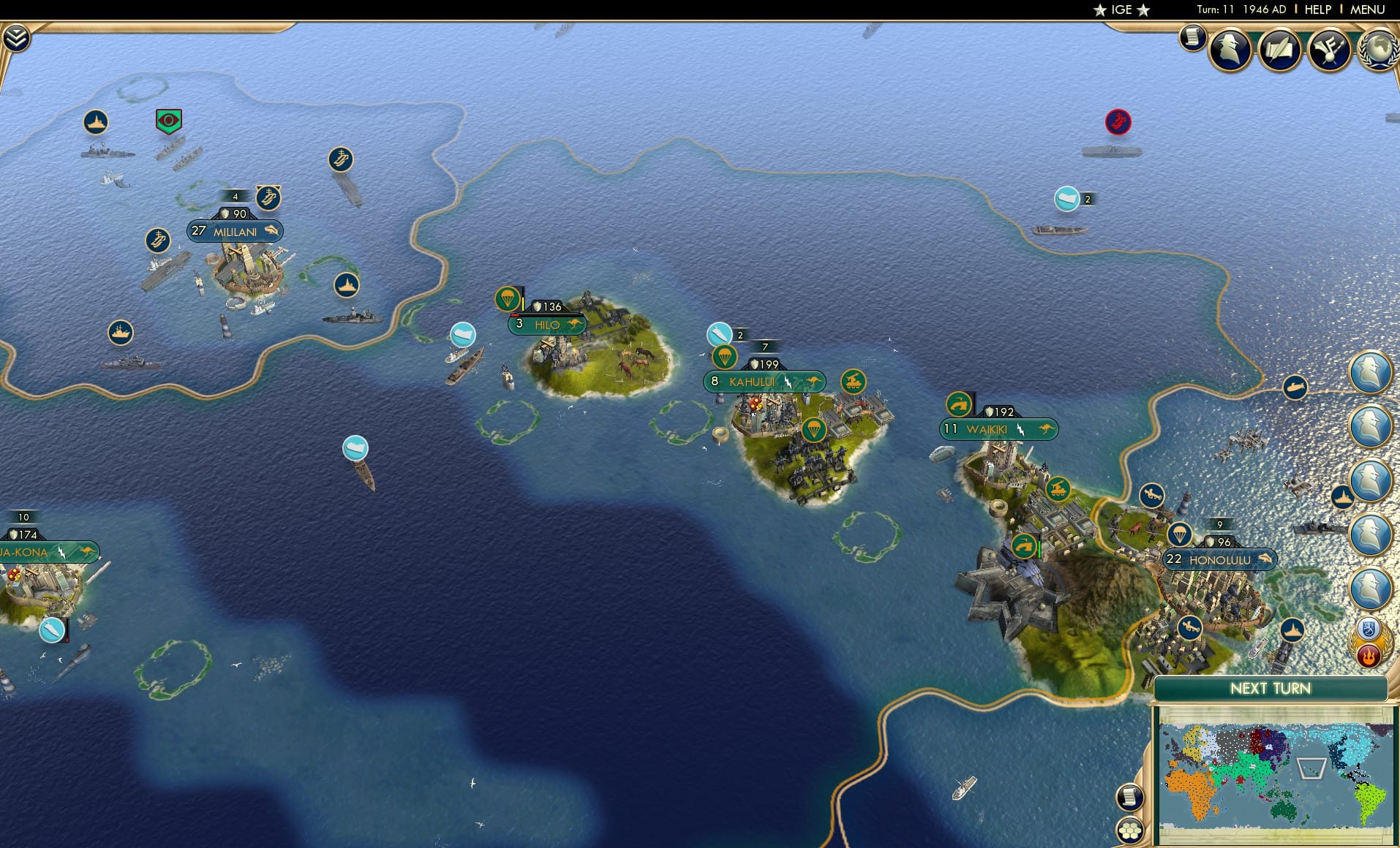Select the Mililani city banner
This screenshot has width=1400, height=848.
point(235,231)
